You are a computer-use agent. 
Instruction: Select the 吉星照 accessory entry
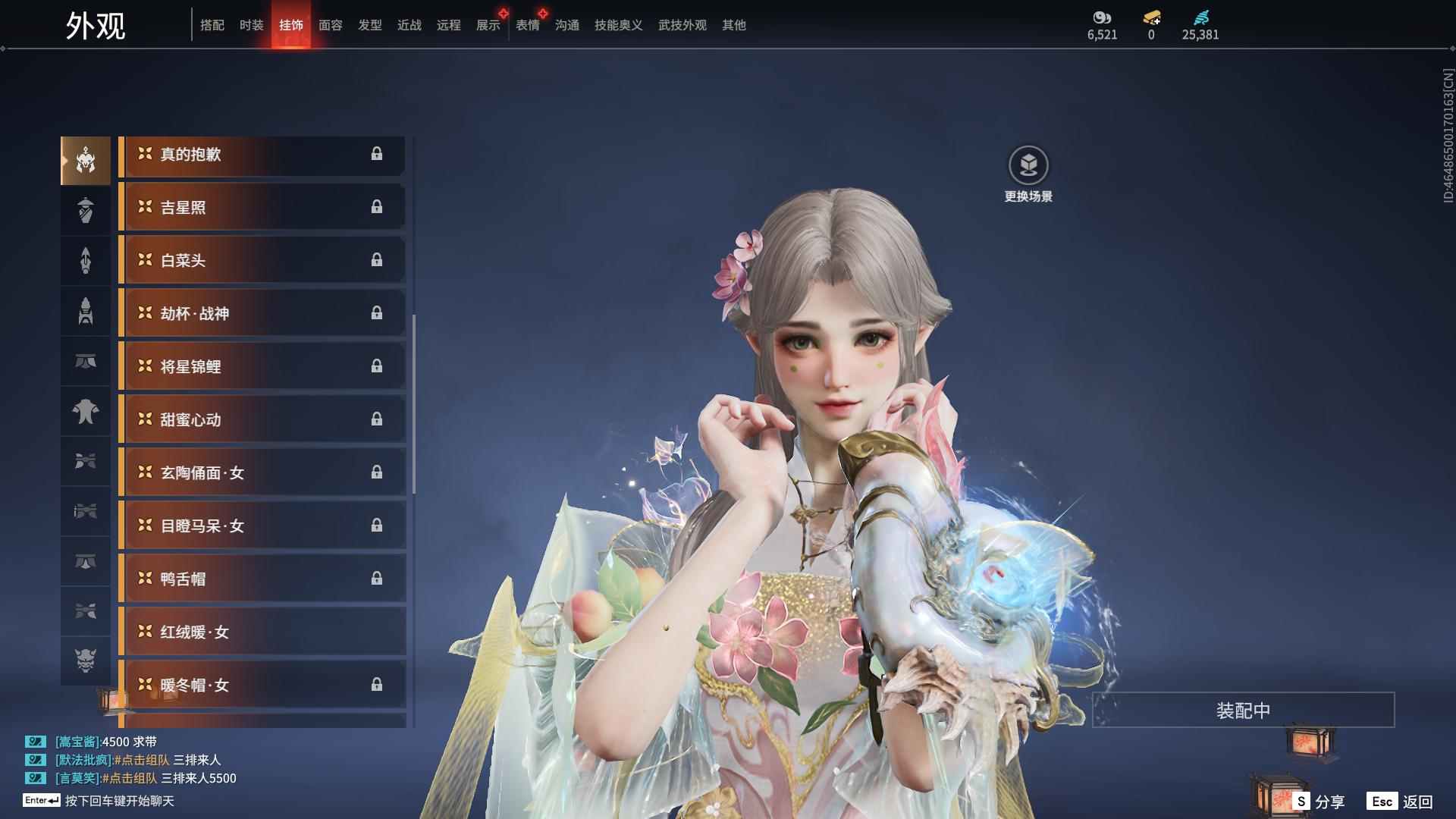[262, 207]
